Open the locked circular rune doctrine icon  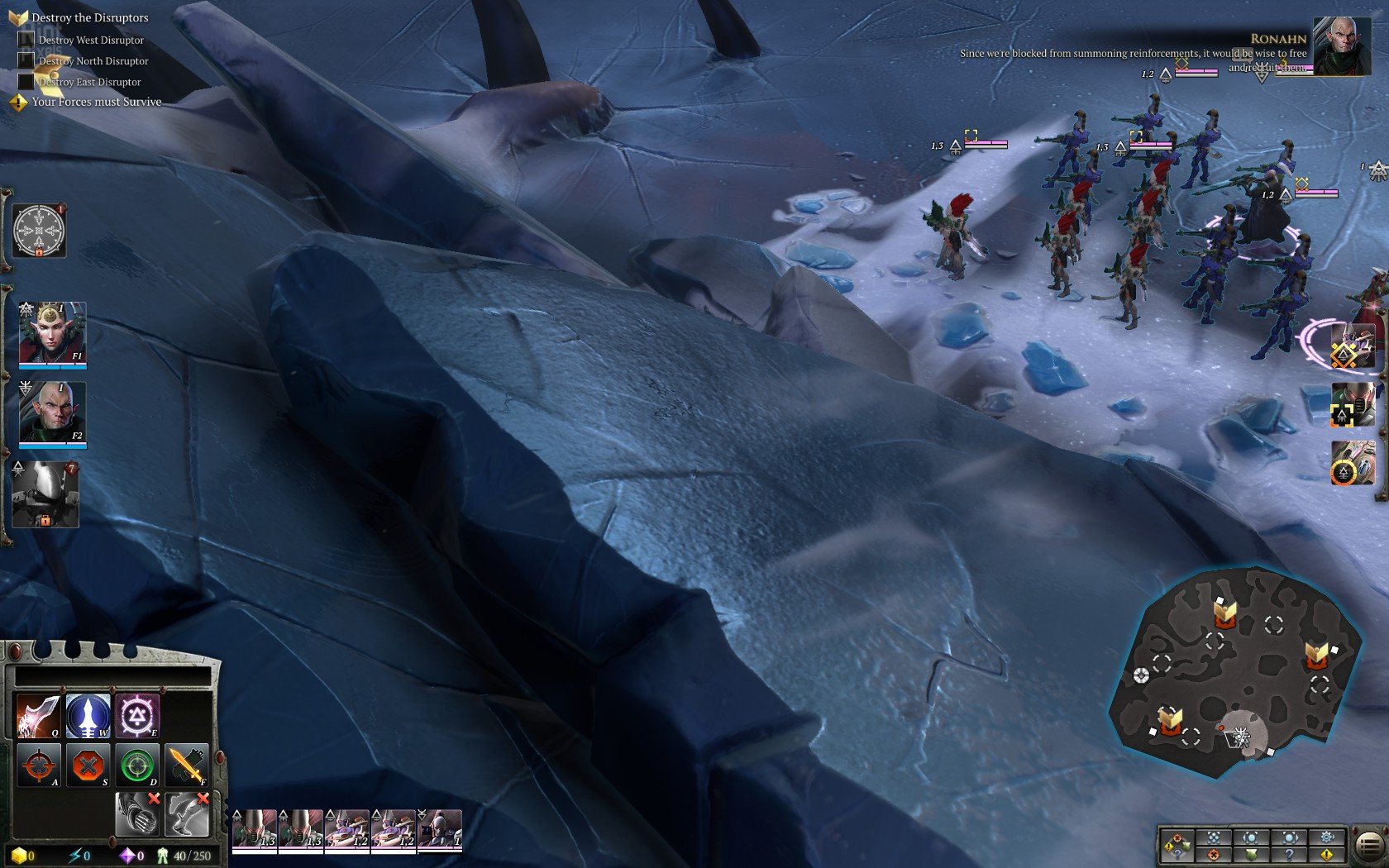click(x=39, y=231)
